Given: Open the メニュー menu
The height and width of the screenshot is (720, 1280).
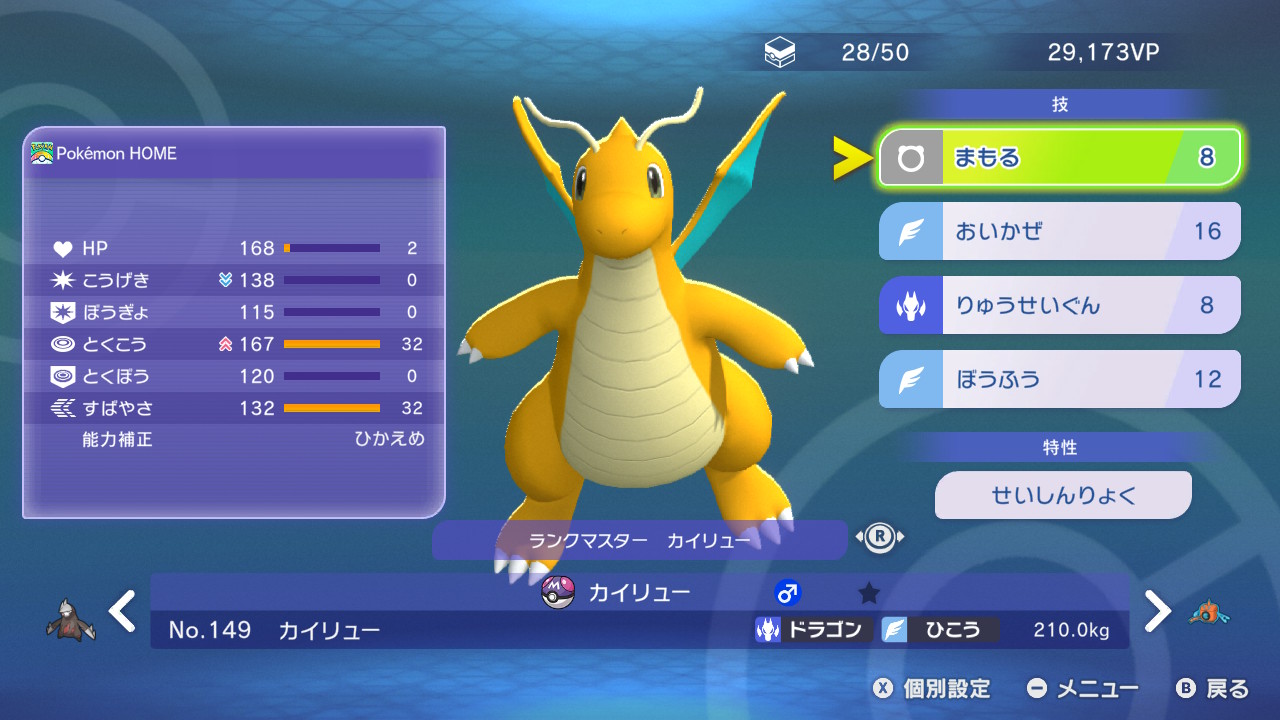Looking at the screenshot, I should pos(1083,688).
